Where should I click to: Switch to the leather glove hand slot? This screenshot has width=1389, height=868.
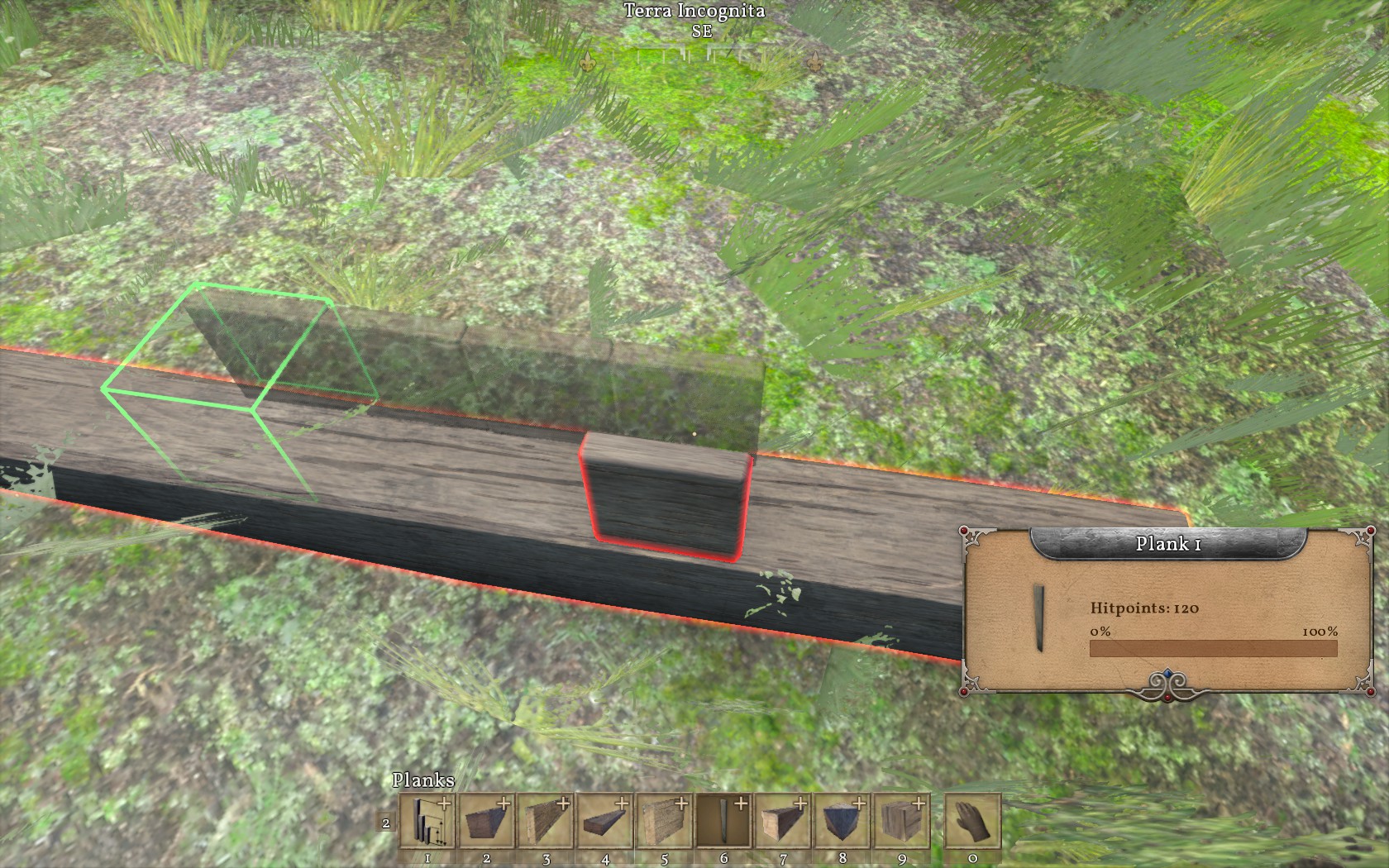pos(973,821)
